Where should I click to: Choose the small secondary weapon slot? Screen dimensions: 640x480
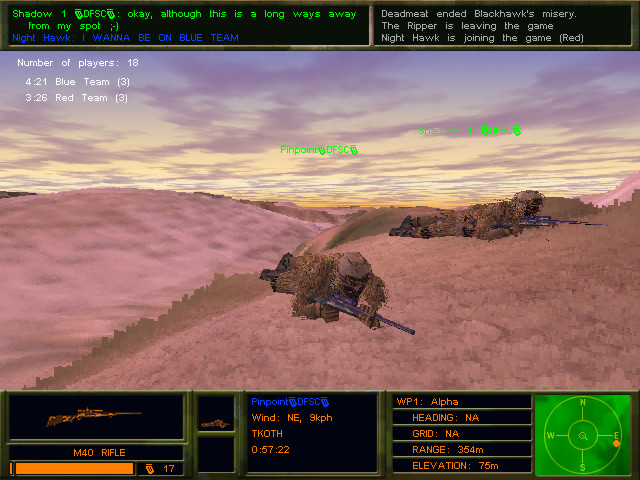coord(215,423)
